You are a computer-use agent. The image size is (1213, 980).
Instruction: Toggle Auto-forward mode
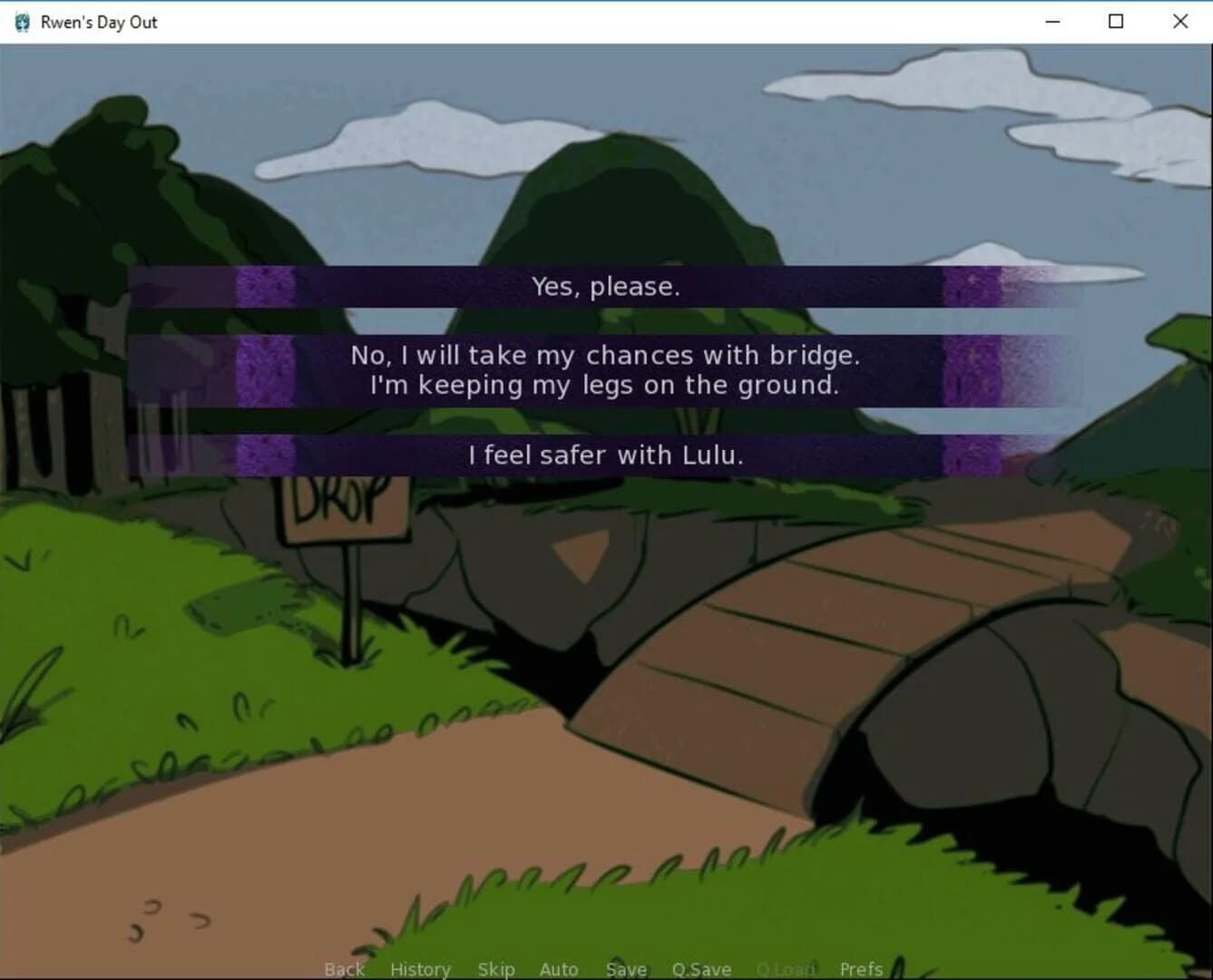pyautogui.click(x=558, y=968)
